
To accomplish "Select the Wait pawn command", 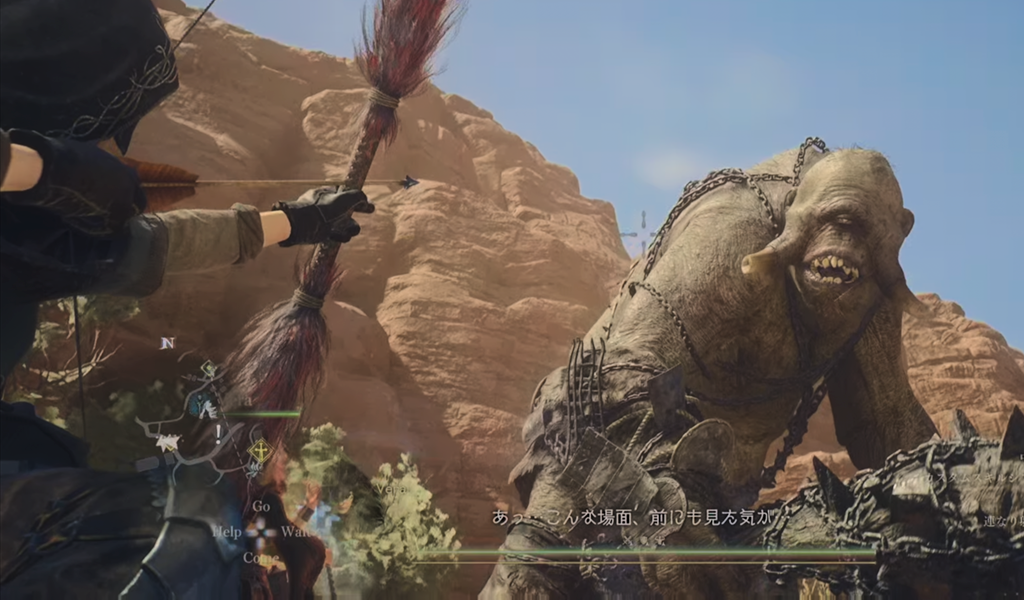I will (295, 532).
